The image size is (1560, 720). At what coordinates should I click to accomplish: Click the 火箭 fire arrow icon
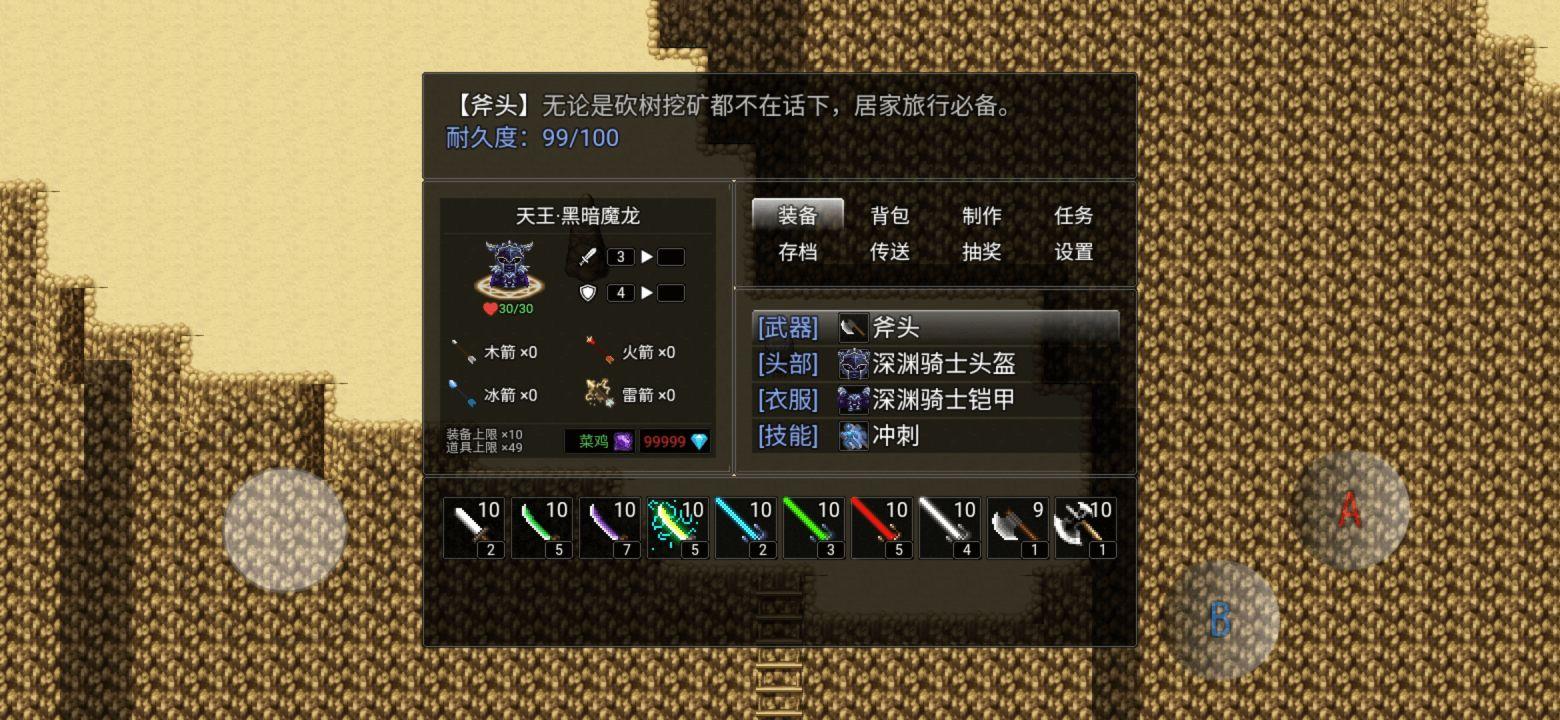point(600,351)
